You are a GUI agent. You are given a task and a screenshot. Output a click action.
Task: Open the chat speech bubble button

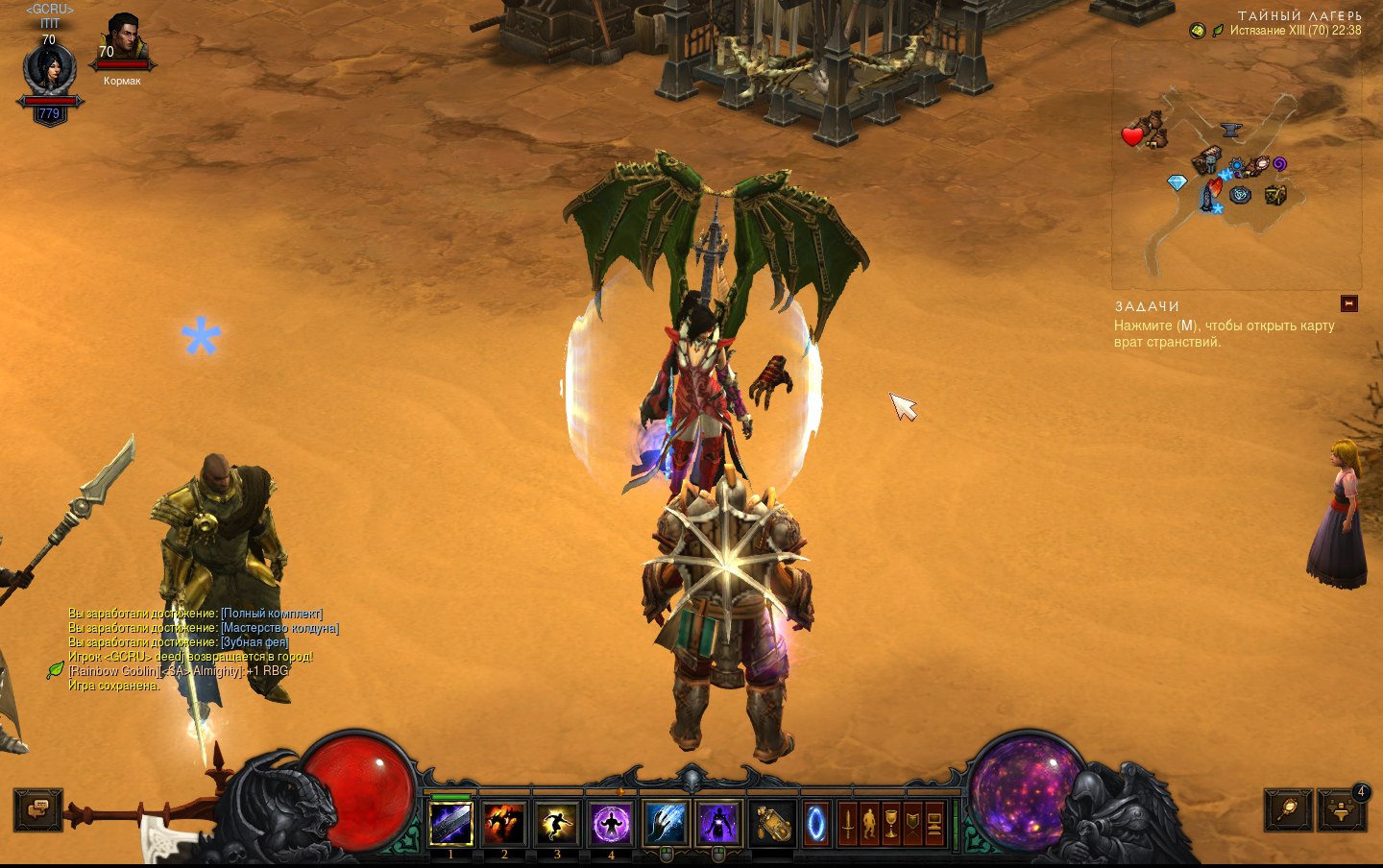(x=38, y=809)
